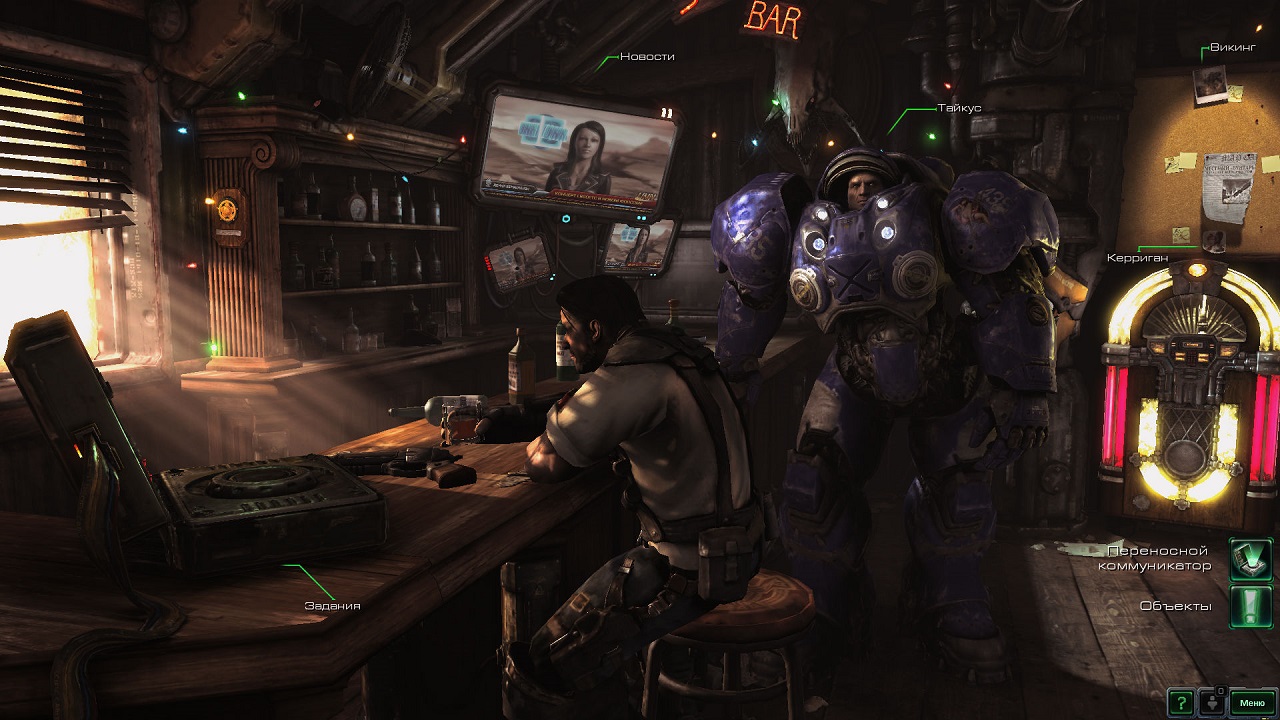Open the Задания label
This screenshot has width=1280, height=720.
(332, 605)
